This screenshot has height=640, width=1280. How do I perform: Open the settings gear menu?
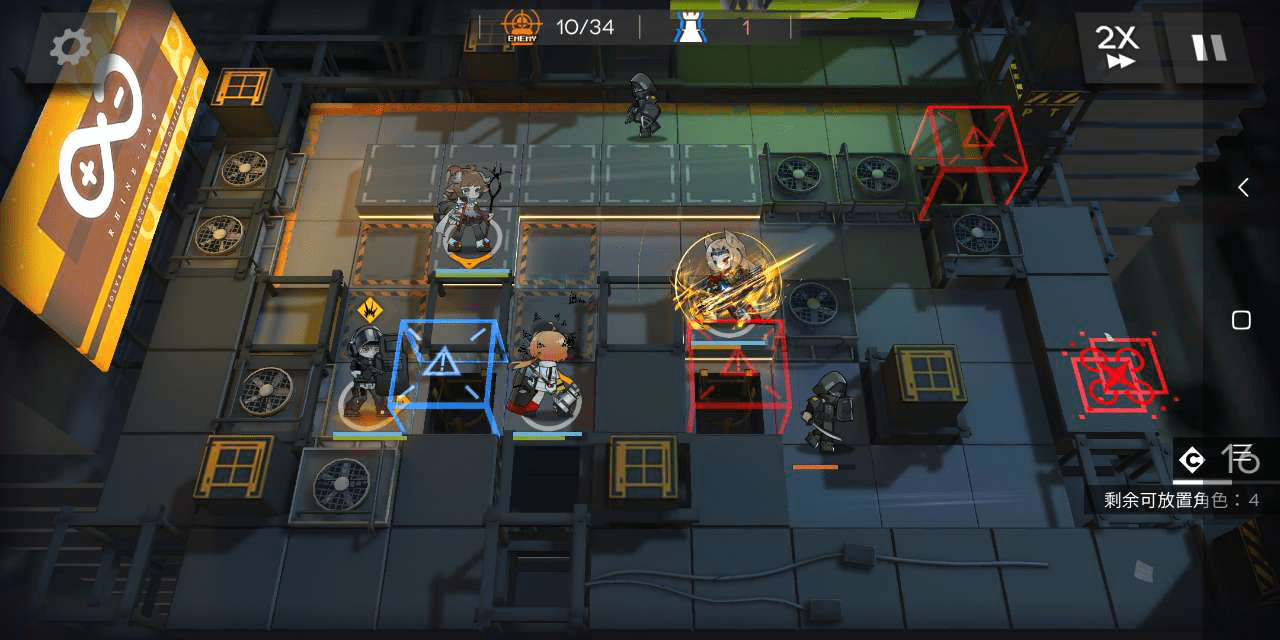(x=70, y=47)
